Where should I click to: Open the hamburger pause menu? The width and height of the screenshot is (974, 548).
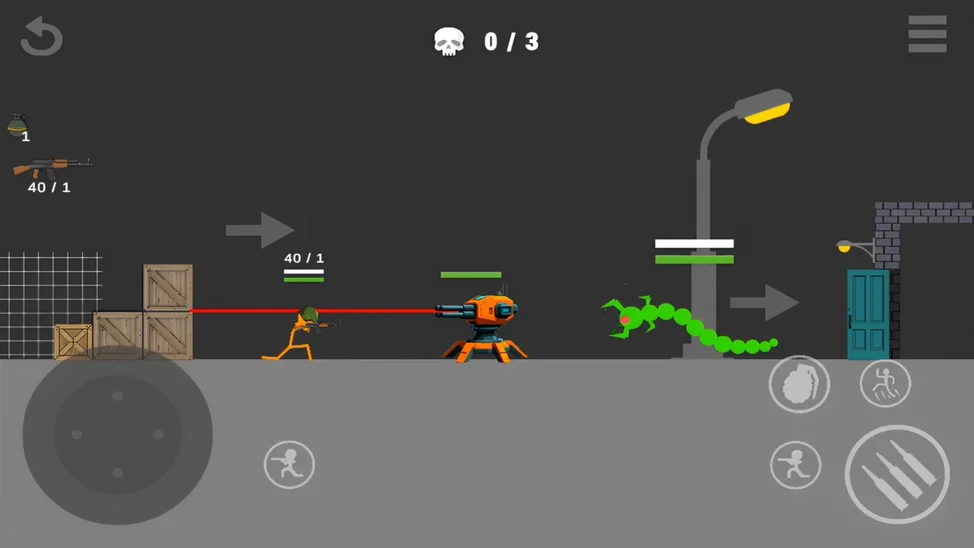click(927, 34)
